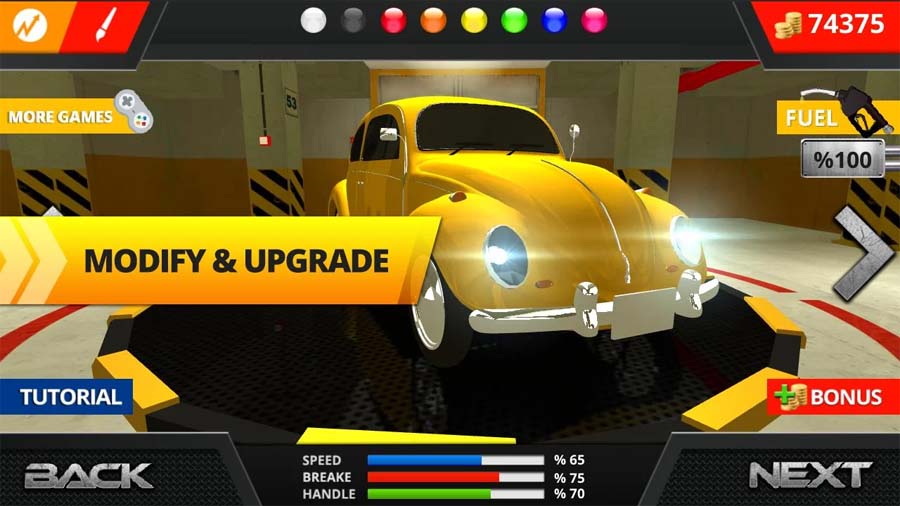
Task: Click the Modify & Upgrade banner
Action: (x=234, y=261)
